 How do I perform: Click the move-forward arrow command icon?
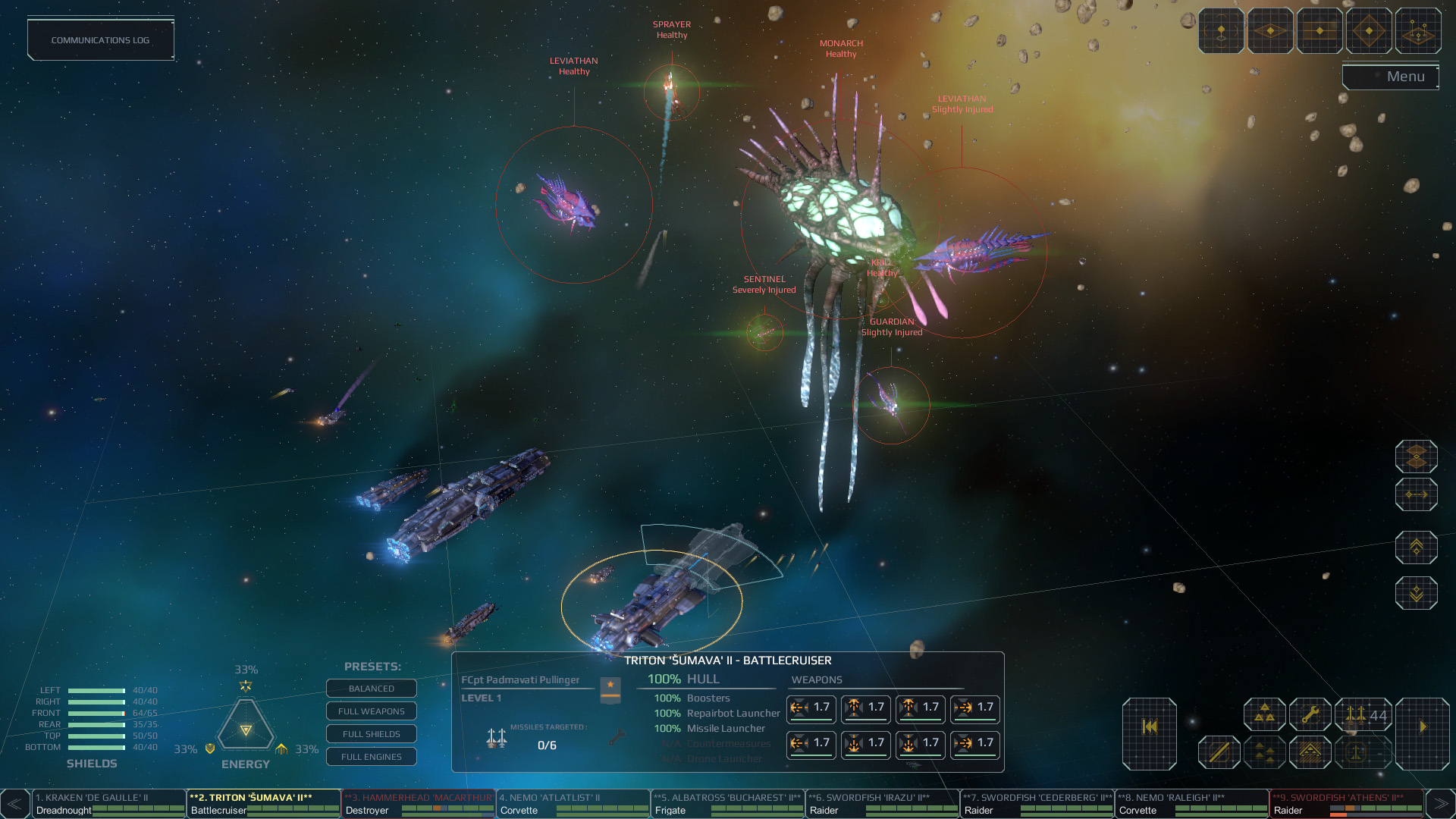(x=1417, y=494)
